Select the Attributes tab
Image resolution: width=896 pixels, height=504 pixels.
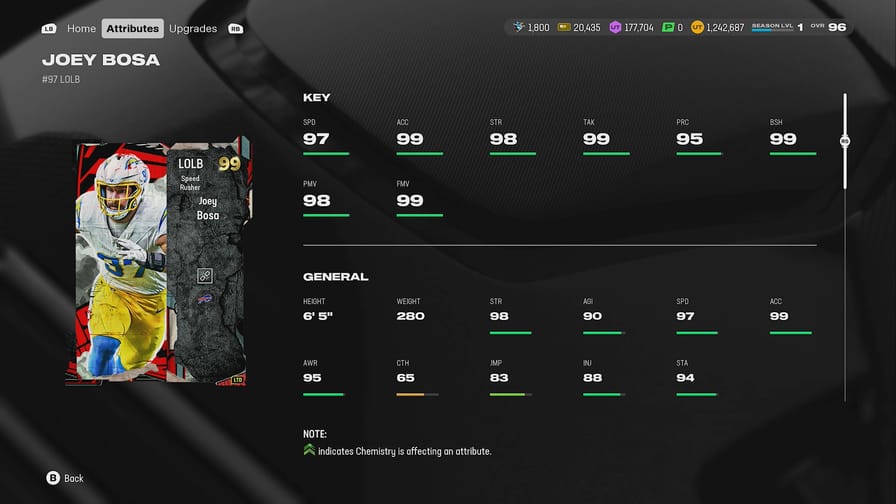click(132, 28)
